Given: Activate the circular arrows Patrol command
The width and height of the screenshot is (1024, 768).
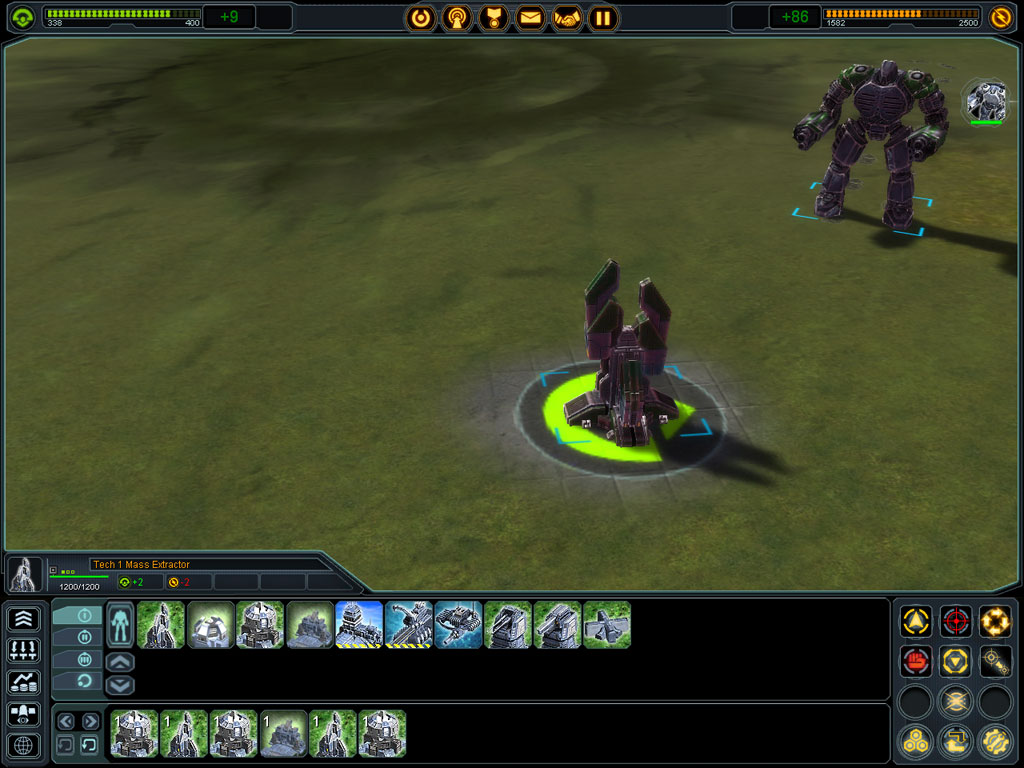Looking at the screenshot, I should coord(994,622).
